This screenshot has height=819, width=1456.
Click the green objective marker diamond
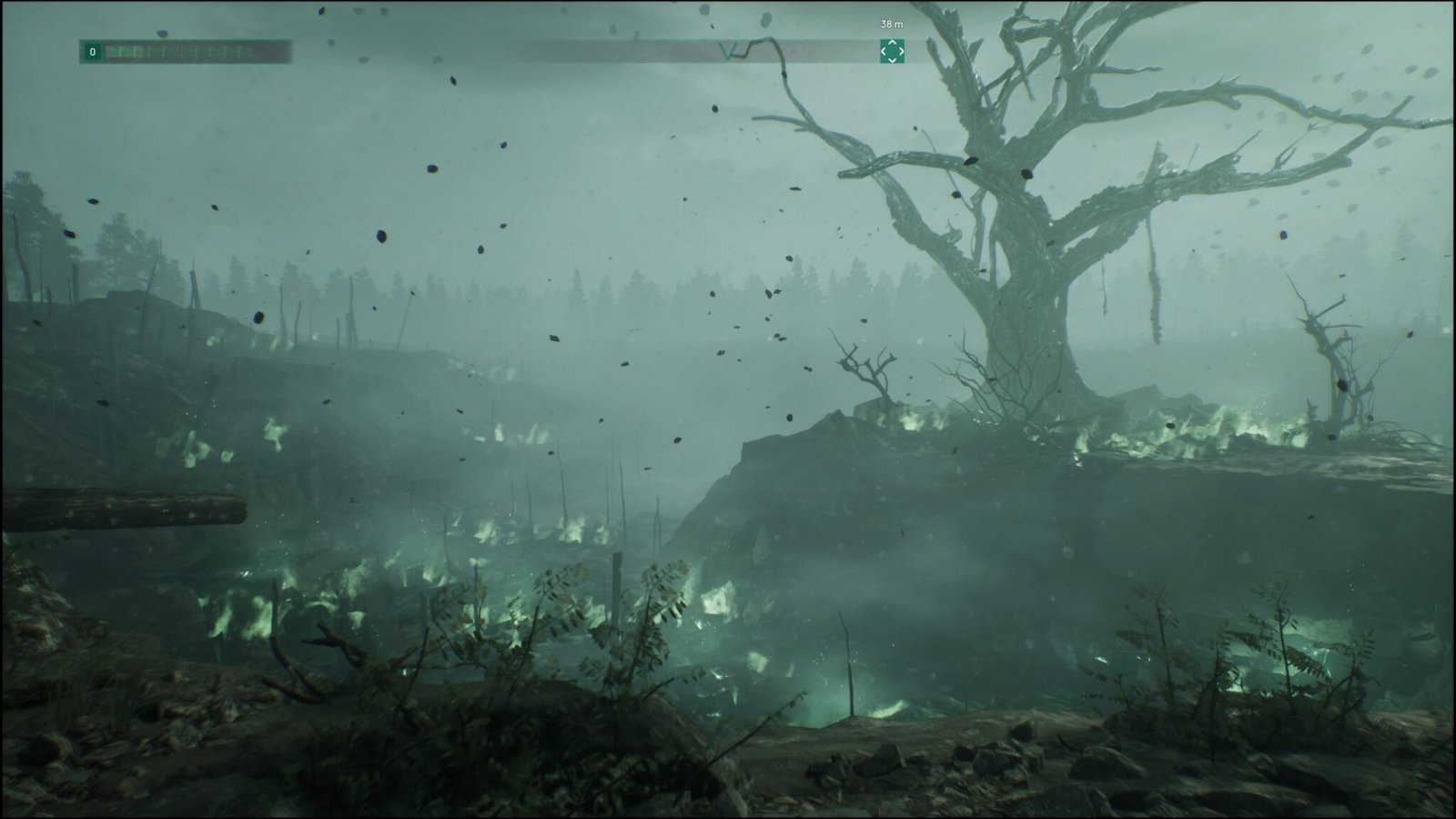point(892,52)
